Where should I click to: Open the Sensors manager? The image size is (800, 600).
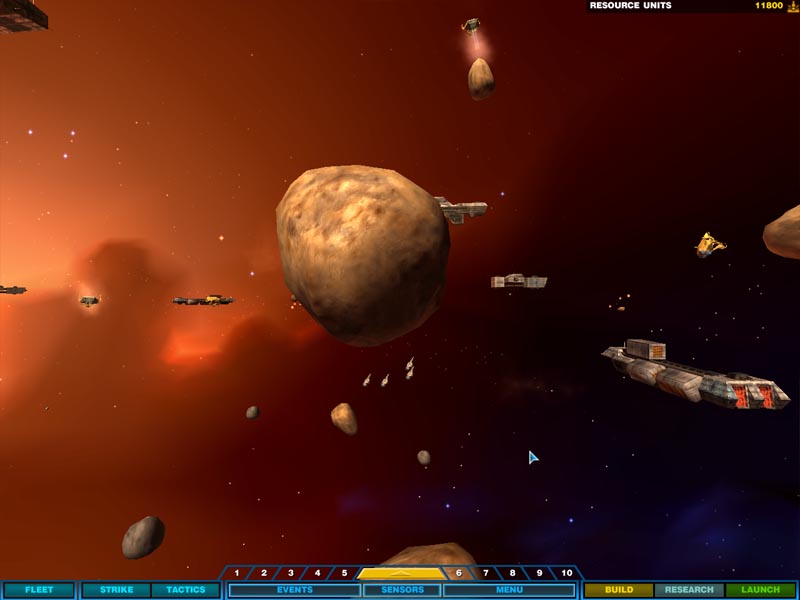(x=402, y=590)
